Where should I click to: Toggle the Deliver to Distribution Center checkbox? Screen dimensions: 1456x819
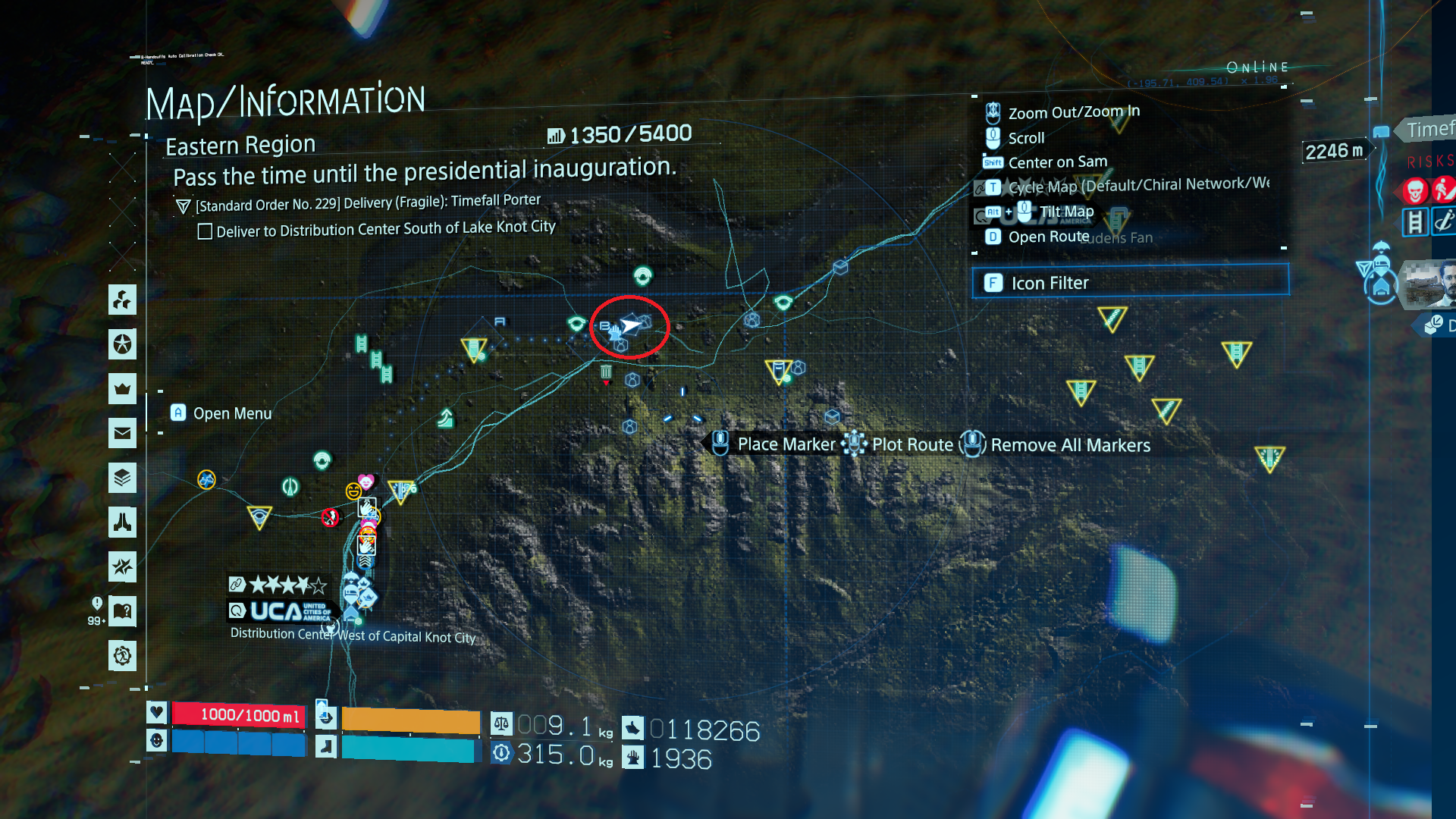[x=205, y=231]
